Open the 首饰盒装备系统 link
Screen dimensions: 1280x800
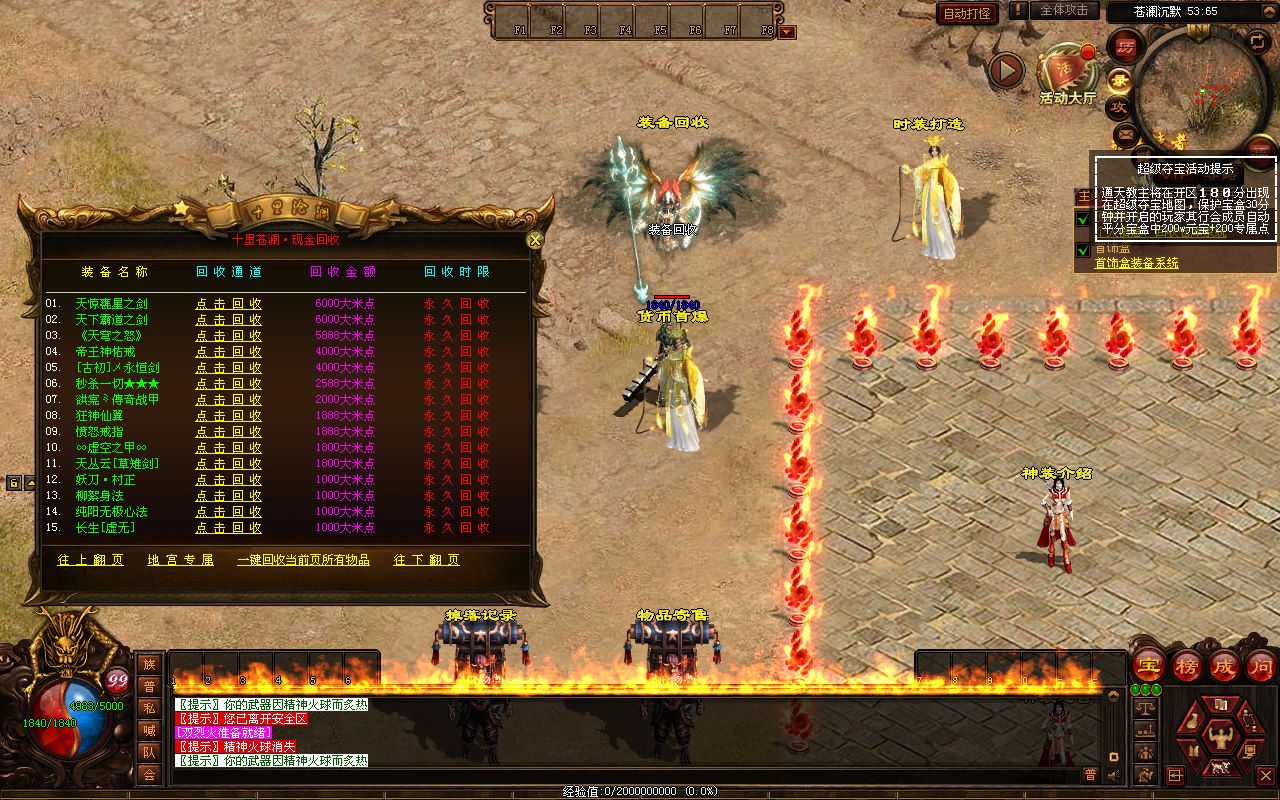click(x=1136, y=263)
